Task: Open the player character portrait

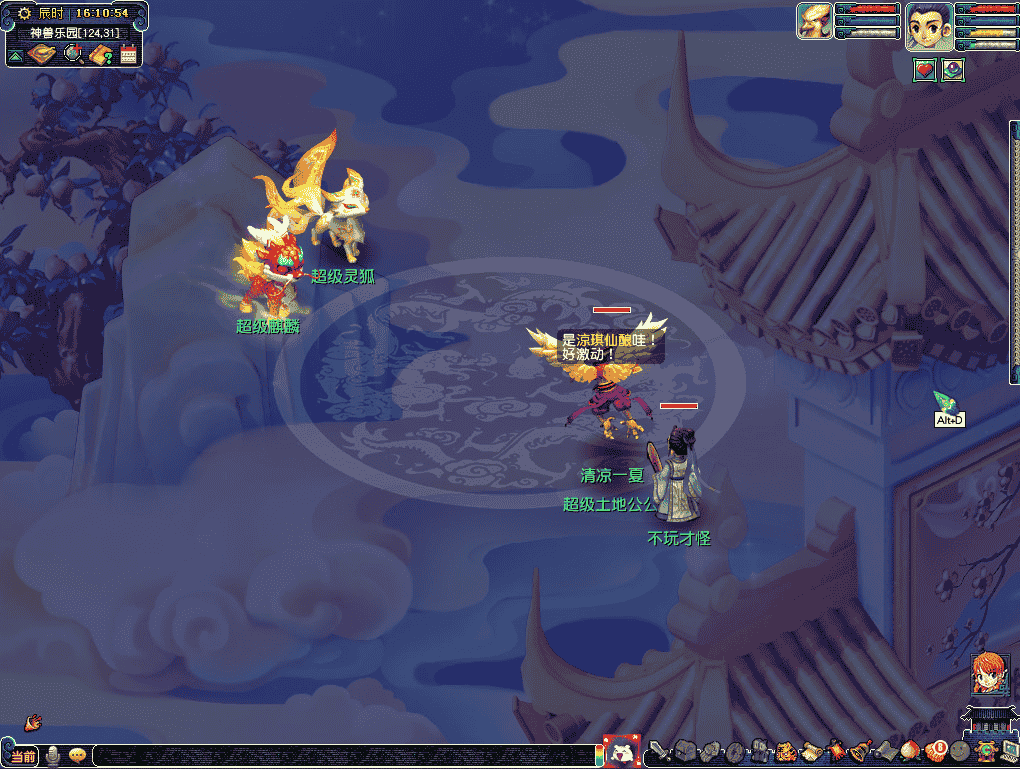Action: click(926, 25)
